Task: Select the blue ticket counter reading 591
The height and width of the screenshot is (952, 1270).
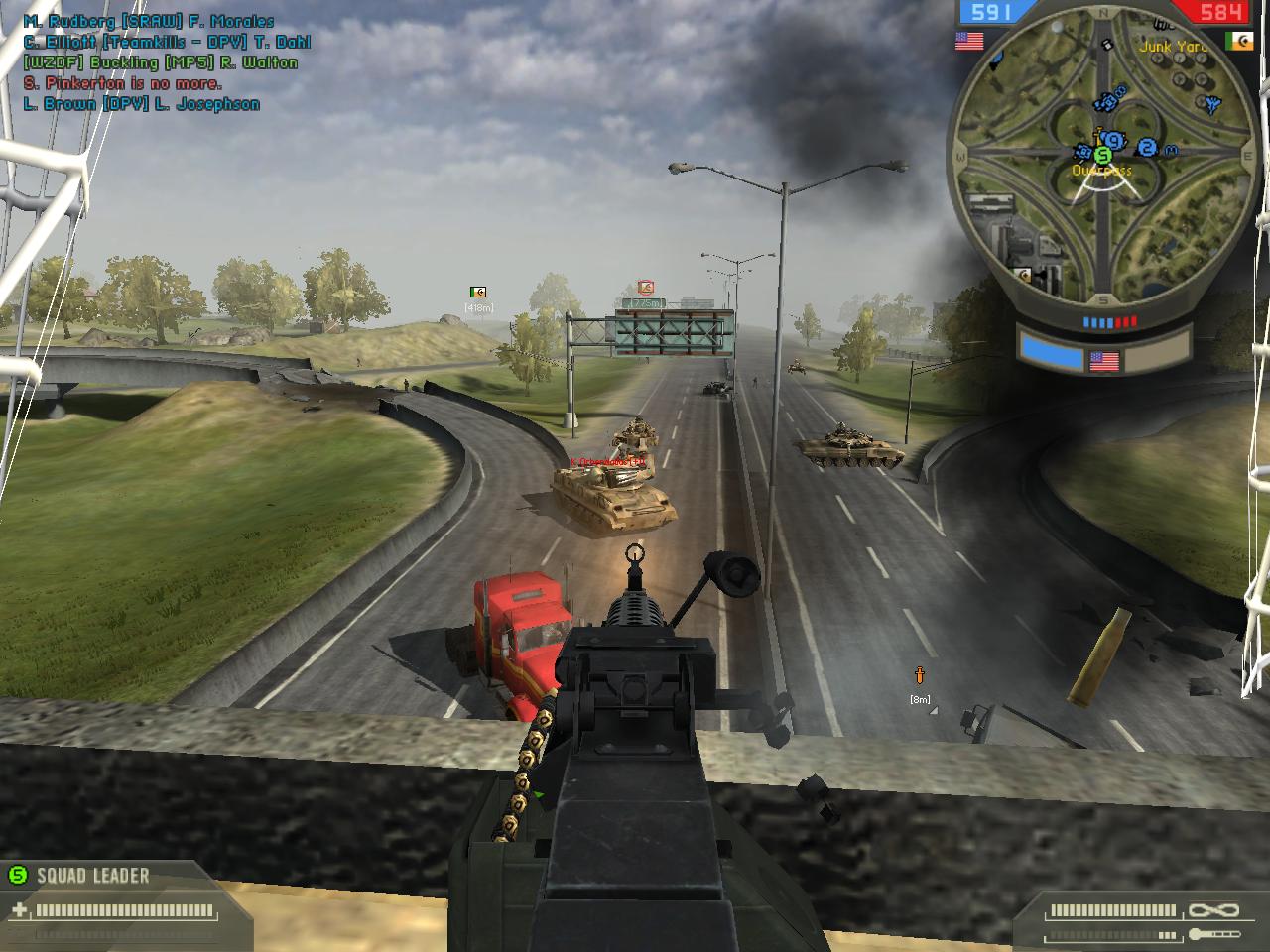Action: [x=990, y=13]
